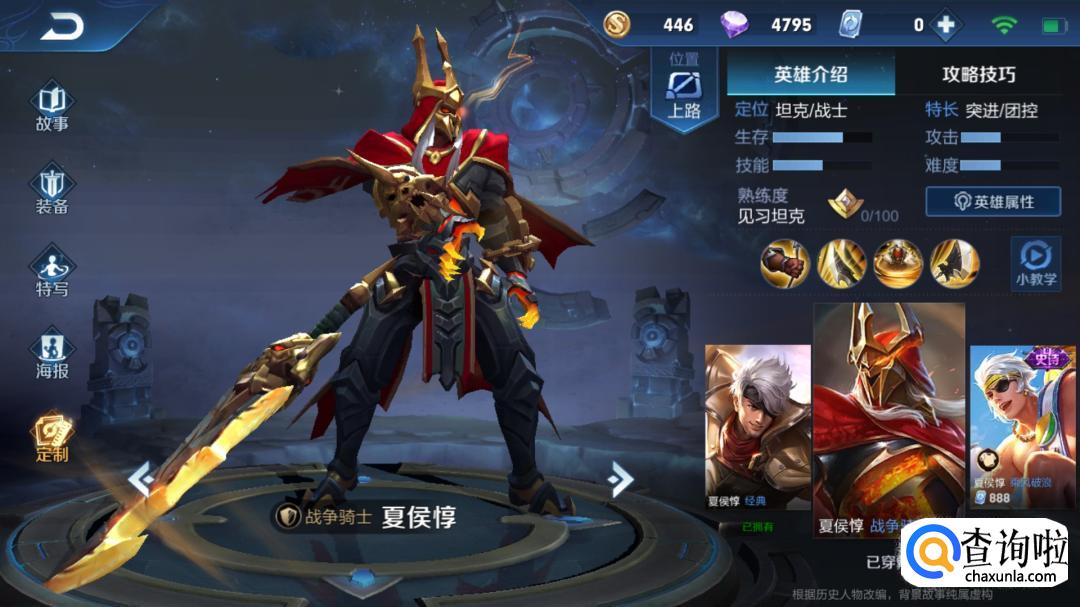Show the 海报 poster view

pos(52,356)
